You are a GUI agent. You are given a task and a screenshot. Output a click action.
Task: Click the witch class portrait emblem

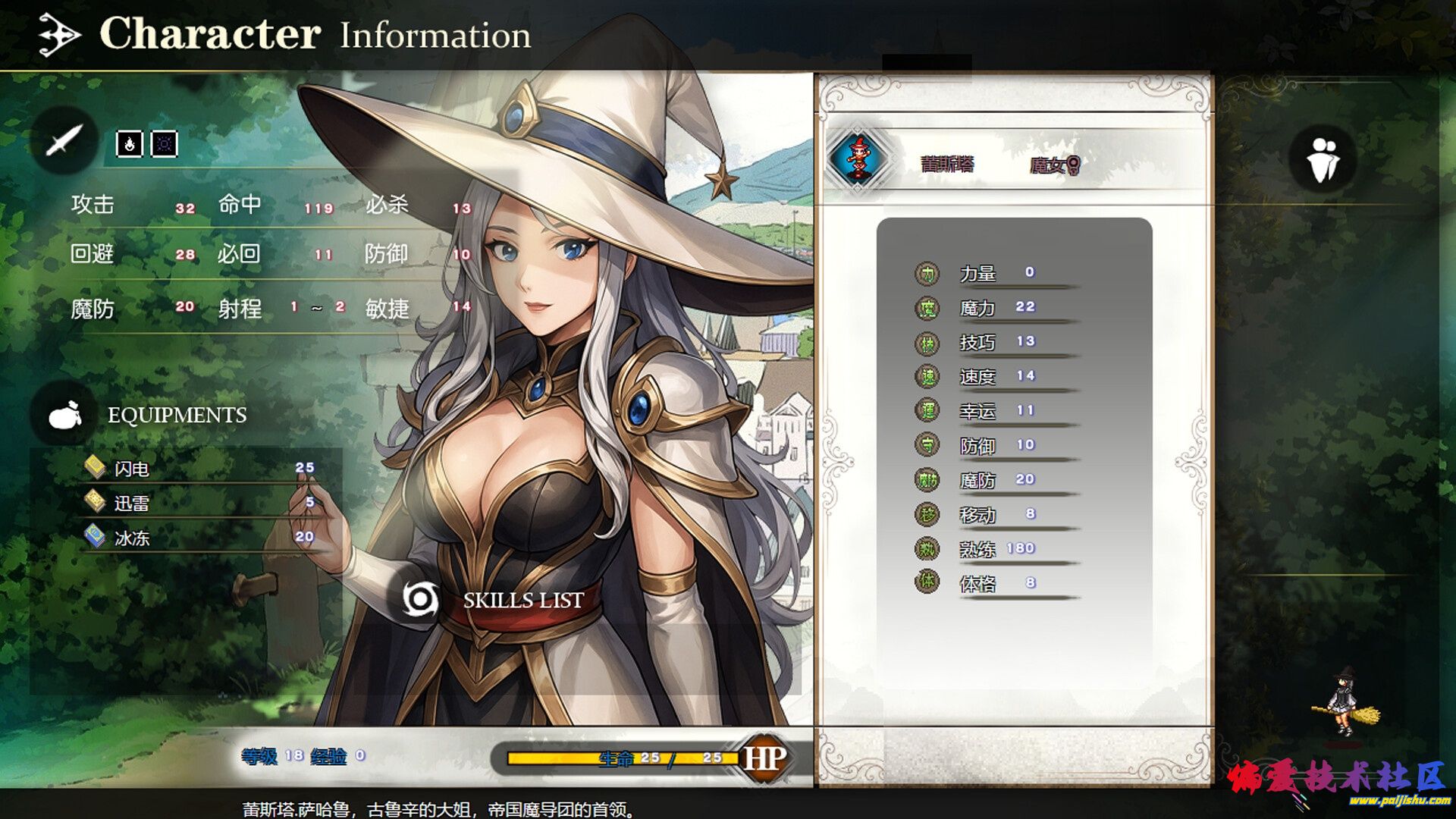pyautogui.click(x=858, y=158)
